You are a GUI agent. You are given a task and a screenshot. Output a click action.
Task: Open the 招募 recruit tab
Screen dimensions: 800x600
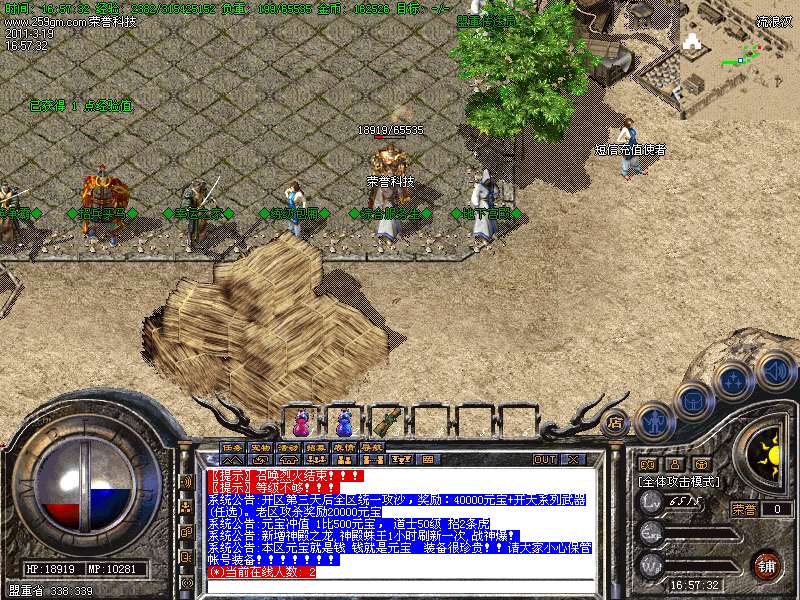[316, 447]
